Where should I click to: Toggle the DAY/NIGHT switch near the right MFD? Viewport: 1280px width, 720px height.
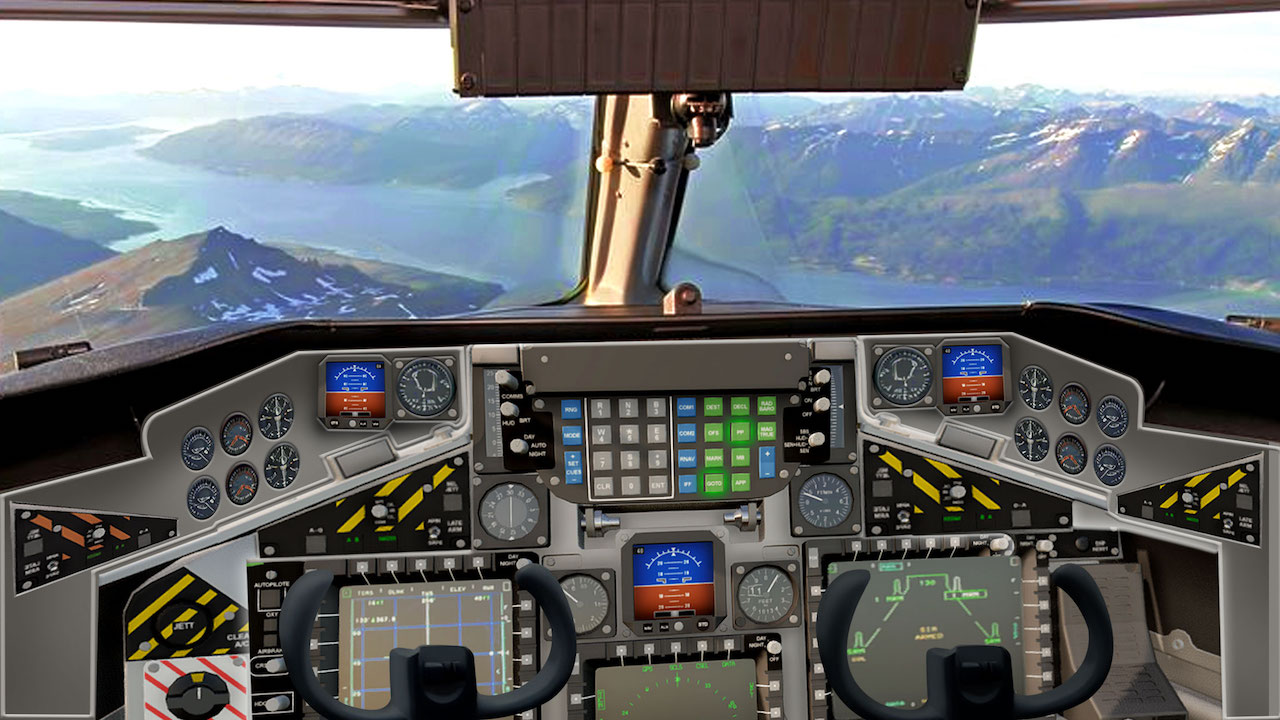(772, 646)
